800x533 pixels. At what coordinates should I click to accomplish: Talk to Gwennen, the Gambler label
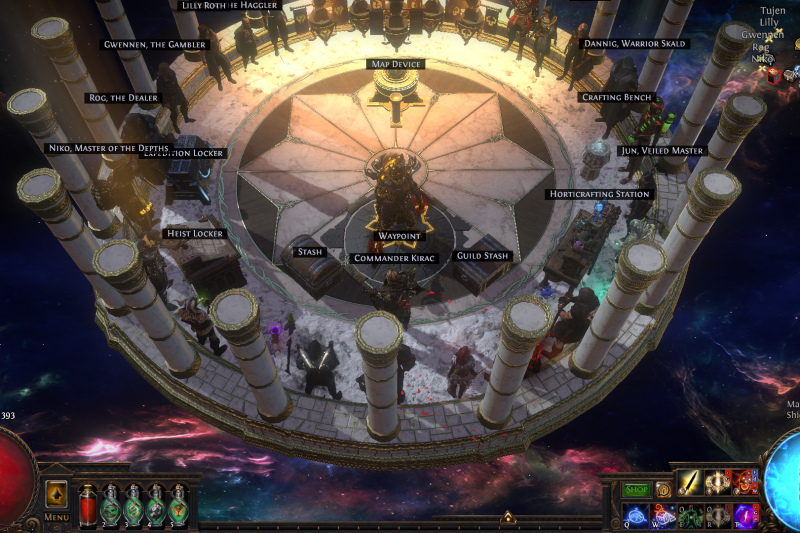click(x=156, y=45)
